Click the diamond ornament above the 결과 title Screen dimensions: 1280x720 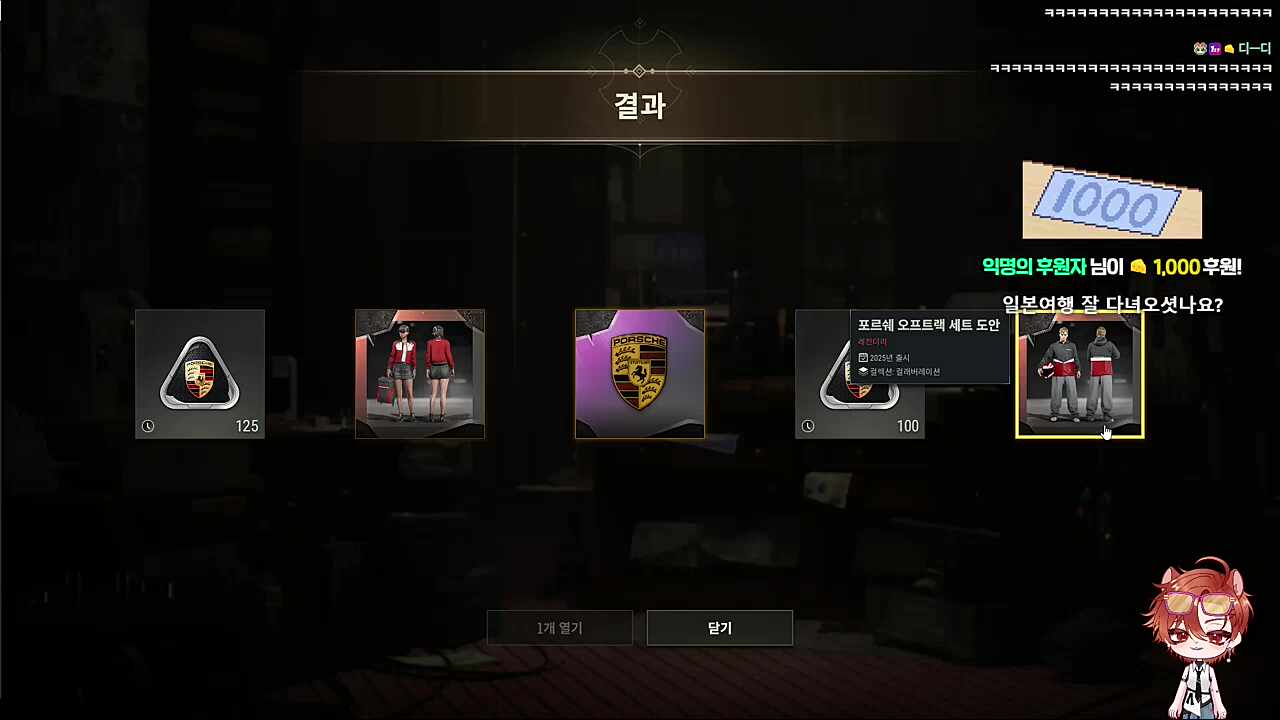639,71
